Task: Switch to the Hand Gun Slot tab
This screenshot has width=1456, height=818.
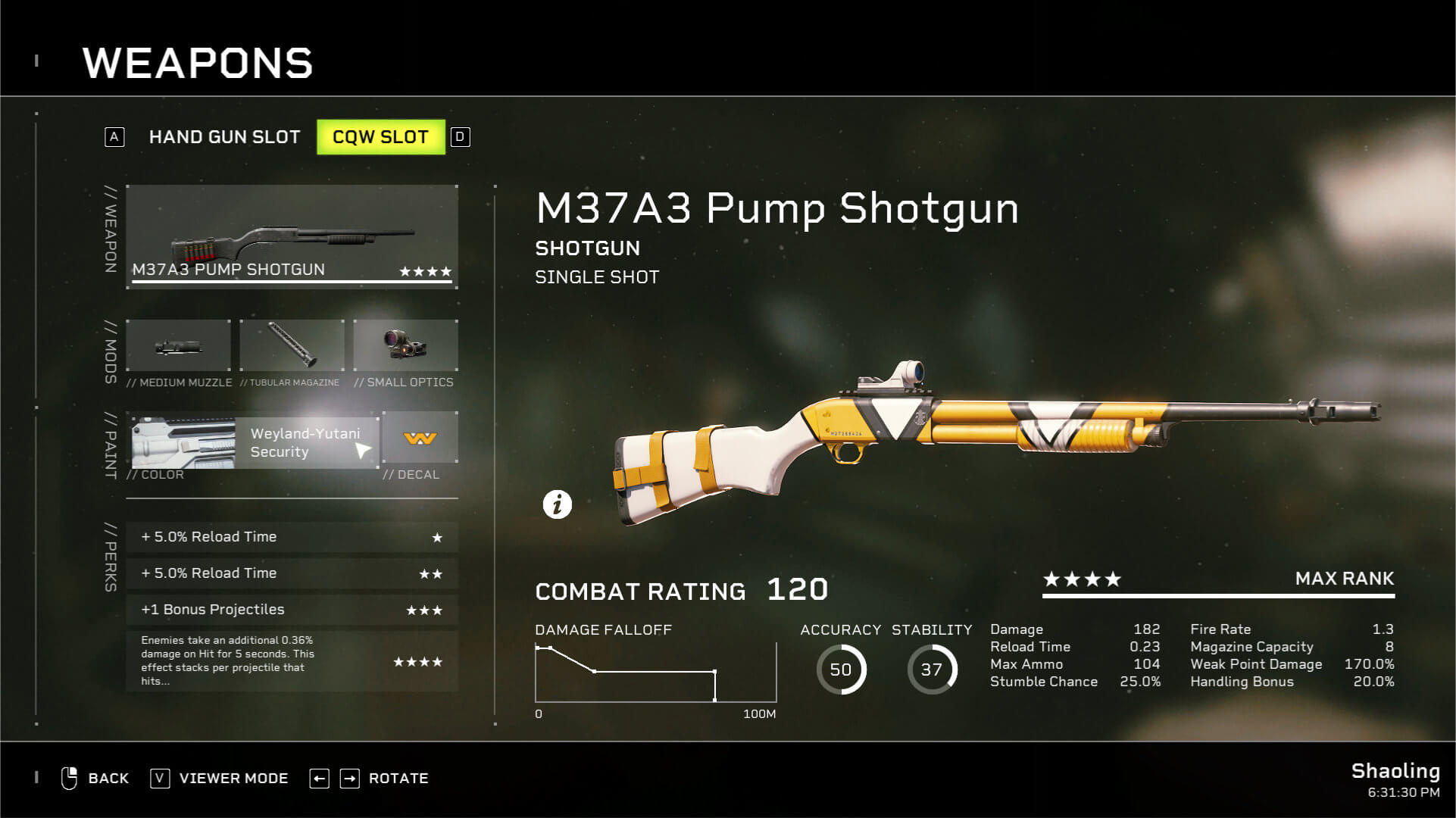Action: point(224,137)
